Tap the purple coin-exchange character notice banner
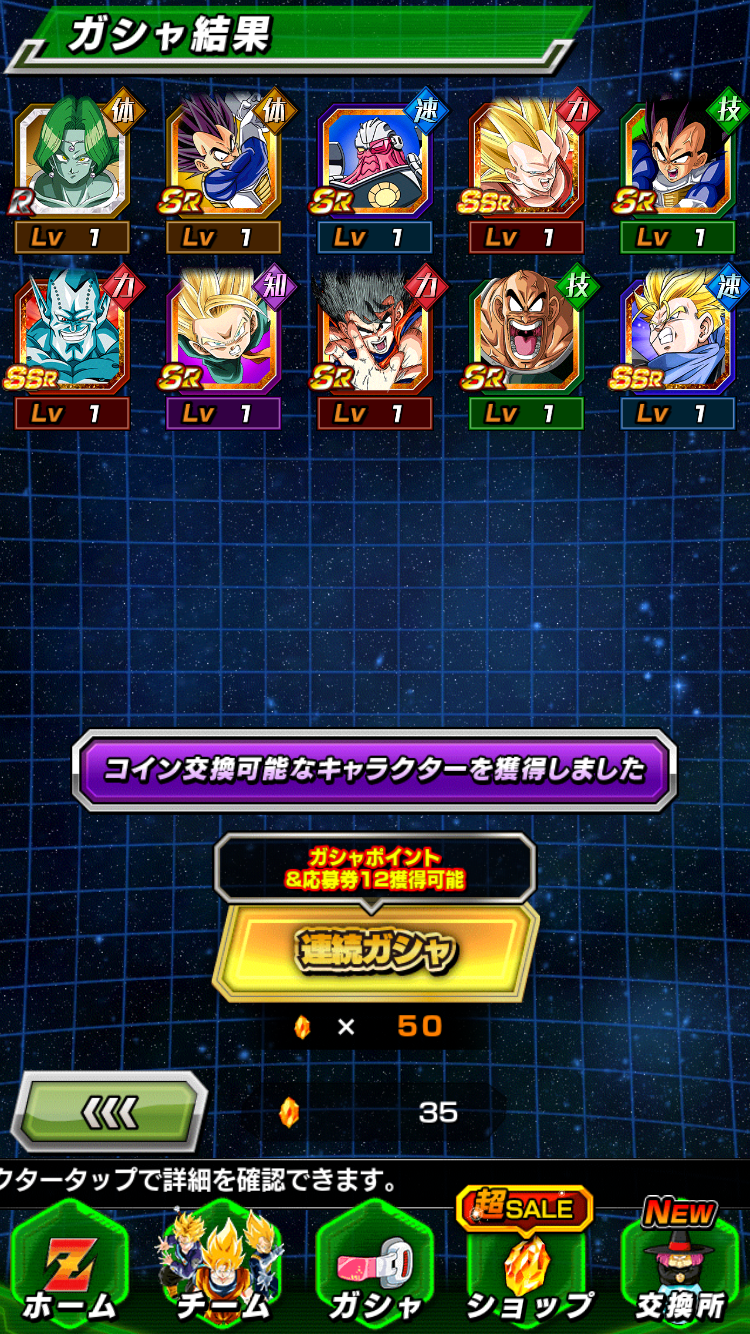This screenshot has width=750, height=1334. [375, 770]
